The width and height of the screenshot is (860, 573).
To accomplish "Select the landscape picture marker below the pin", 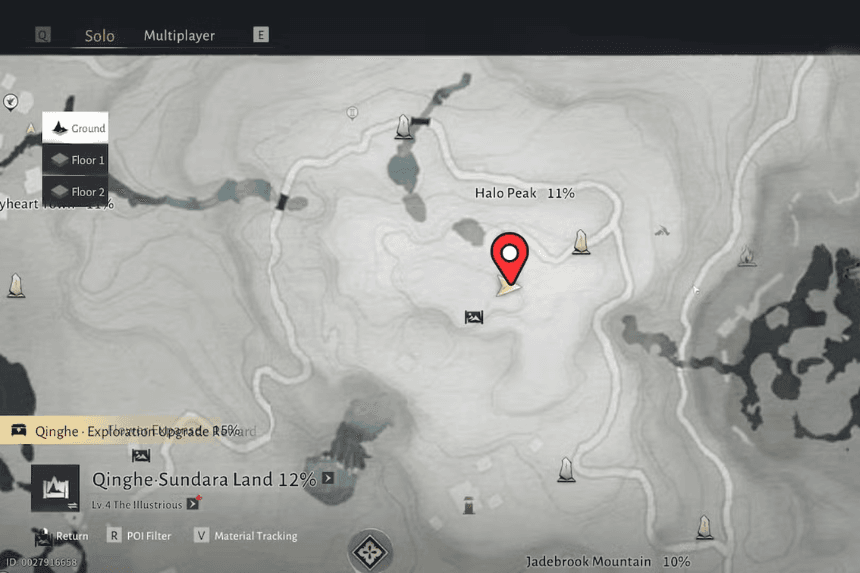I will (x=474, y=318).
